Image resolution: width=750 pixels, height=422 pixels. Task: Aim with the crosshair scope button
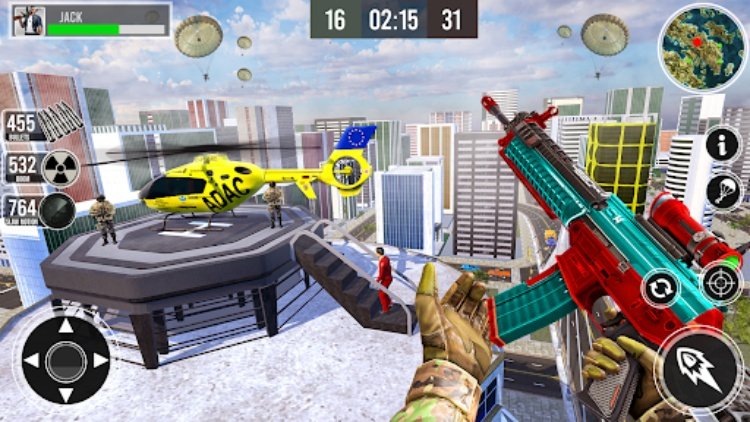pos(721,283)
